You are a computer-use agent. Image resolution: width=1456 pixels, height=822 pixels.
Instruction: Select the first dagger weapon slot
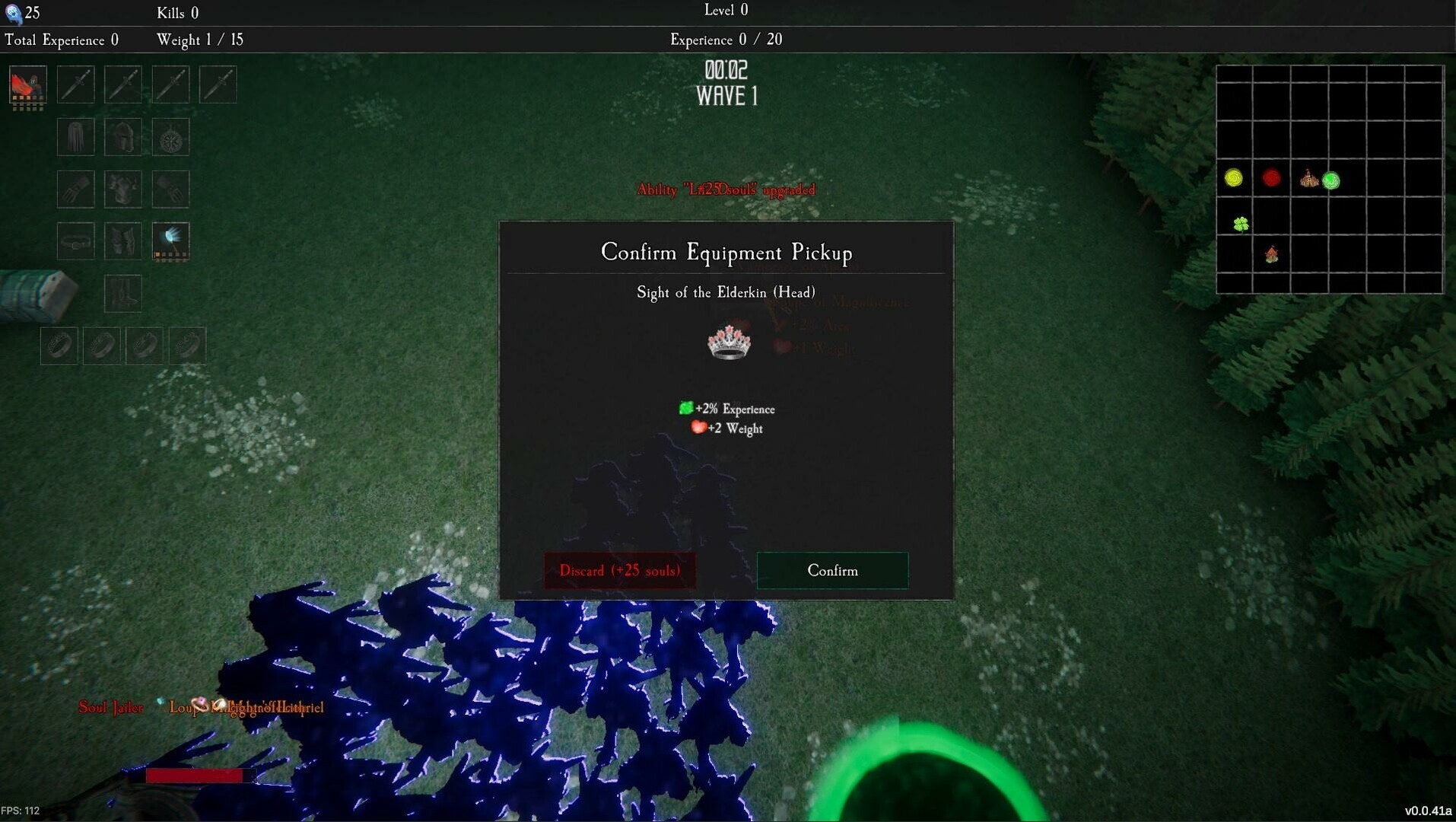coord(75,84)
